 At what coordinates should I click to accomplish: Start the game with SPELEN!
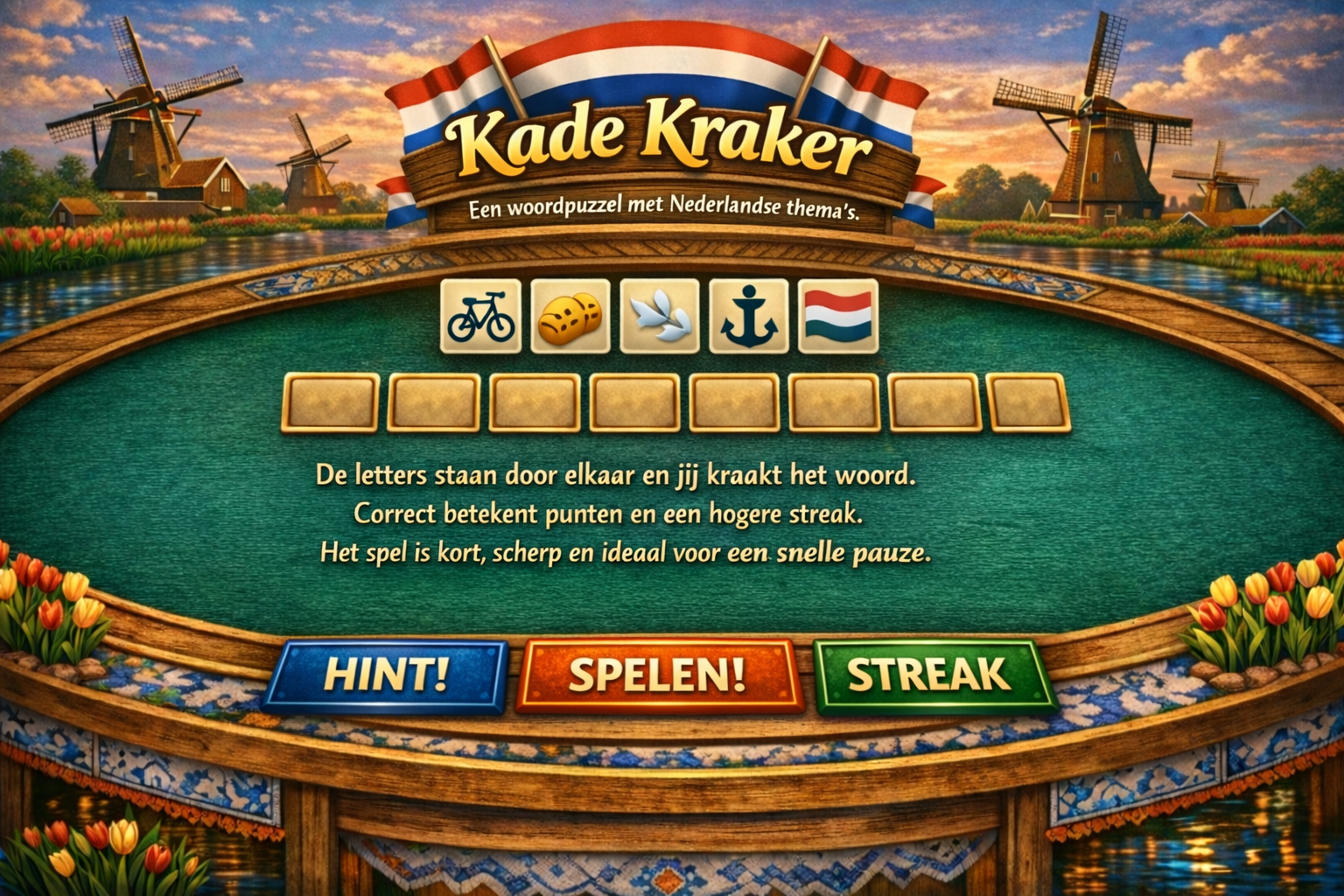(x=656, y=672)
